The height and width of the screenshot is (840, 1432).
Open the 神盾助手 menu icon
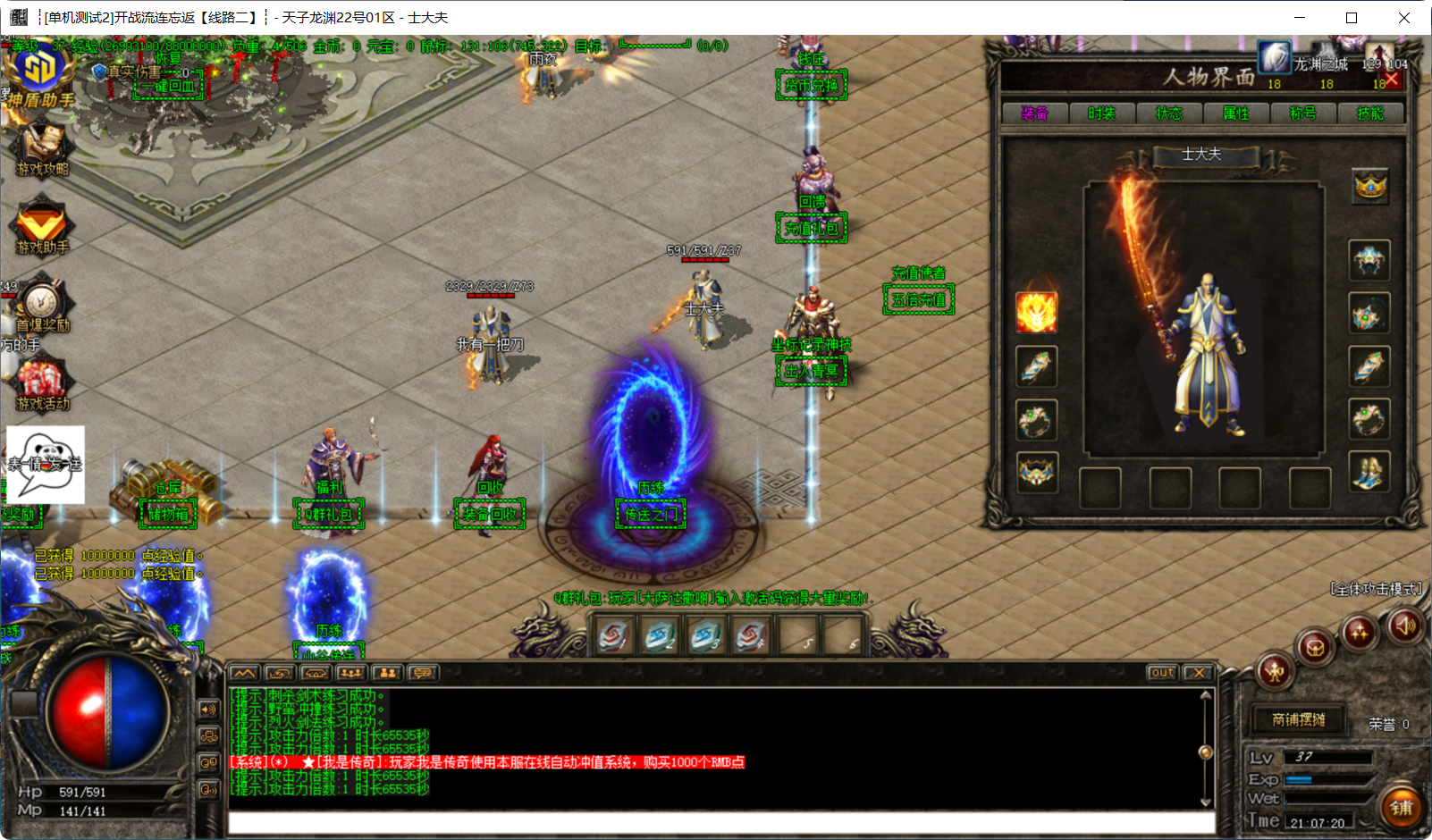pyautogui.click(x=38, y=76)
